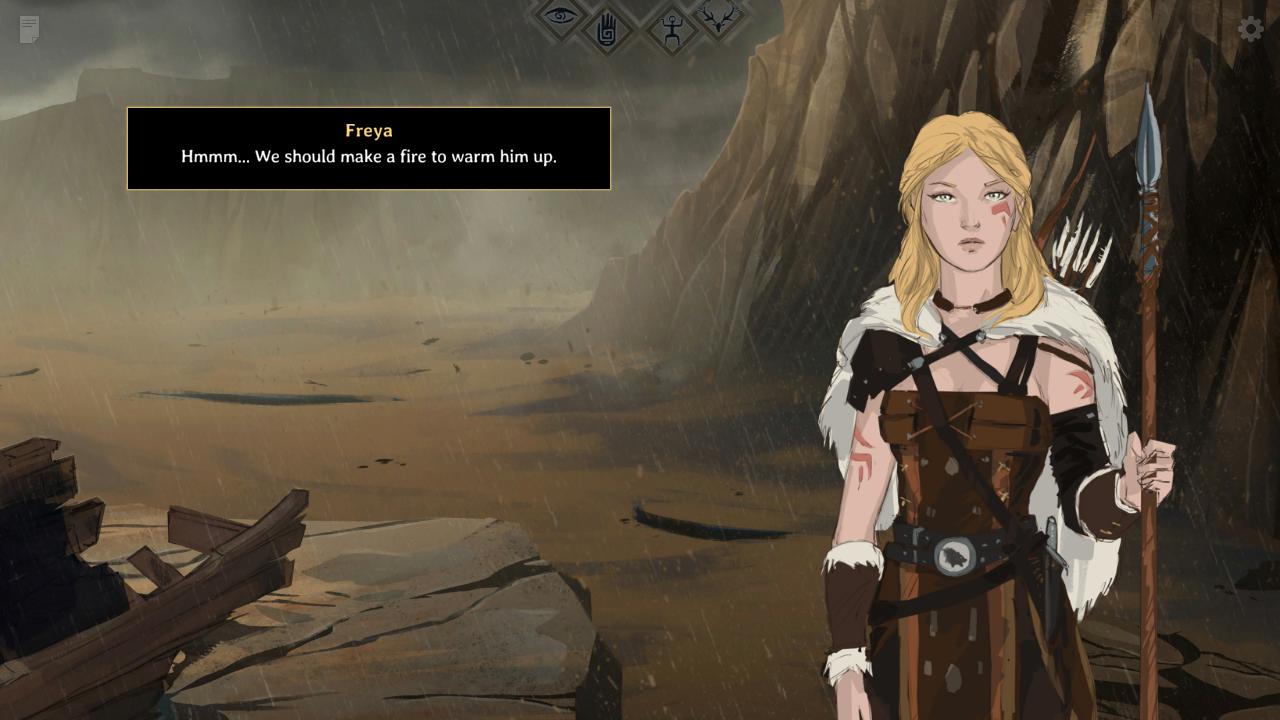Viewport: 1280px width, 720px height.
Task: Advance the dialogue by clicking the text box
Action: (369, 148)
